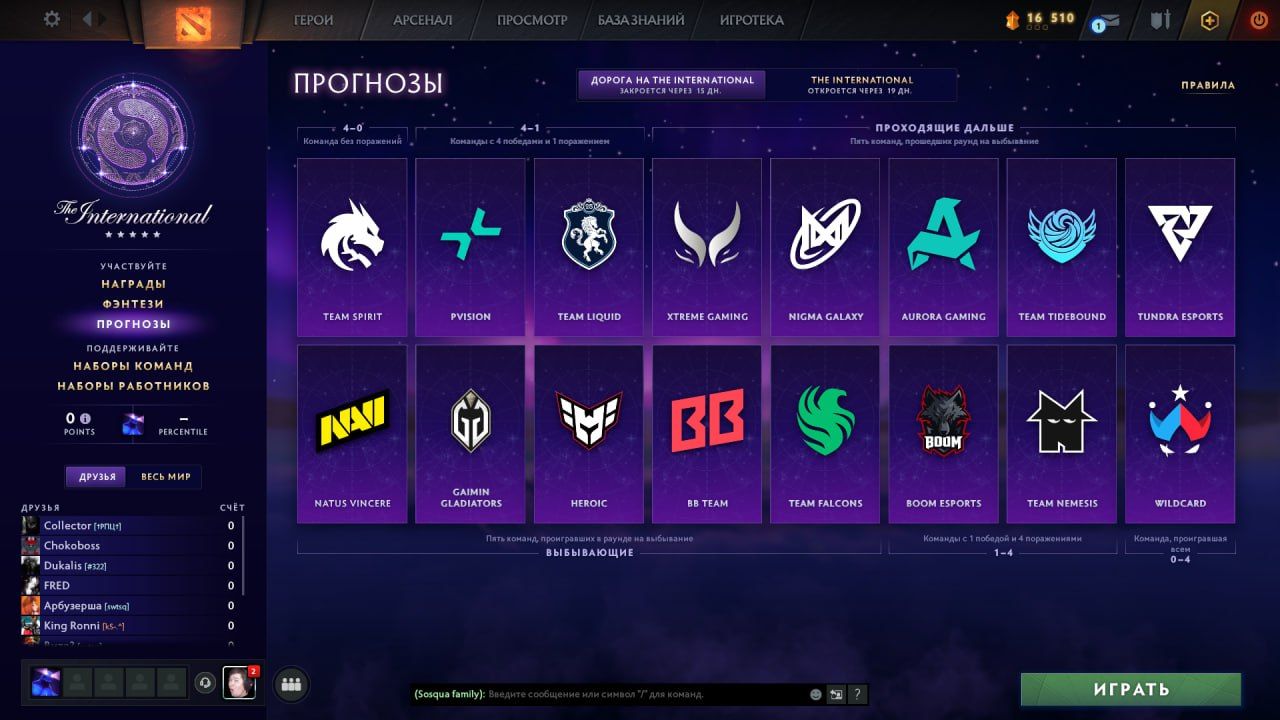Navigate back using the left arrow
The height and width of the screenshot is (720, 1280).
tap(88, 17)
